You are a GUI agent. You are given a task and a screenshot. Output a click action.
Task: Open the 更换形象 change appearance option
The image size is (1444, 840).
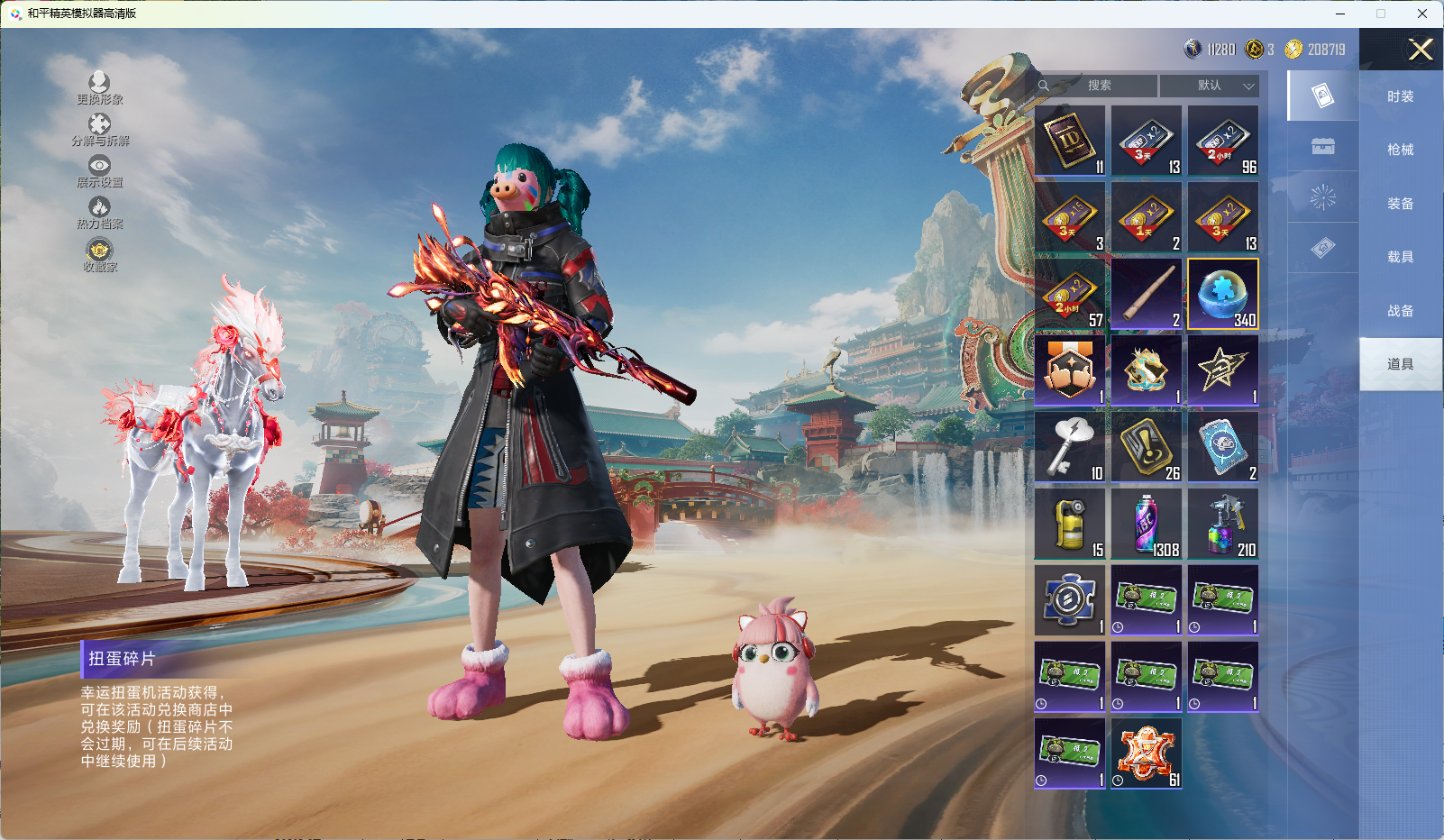coord(99,87)
